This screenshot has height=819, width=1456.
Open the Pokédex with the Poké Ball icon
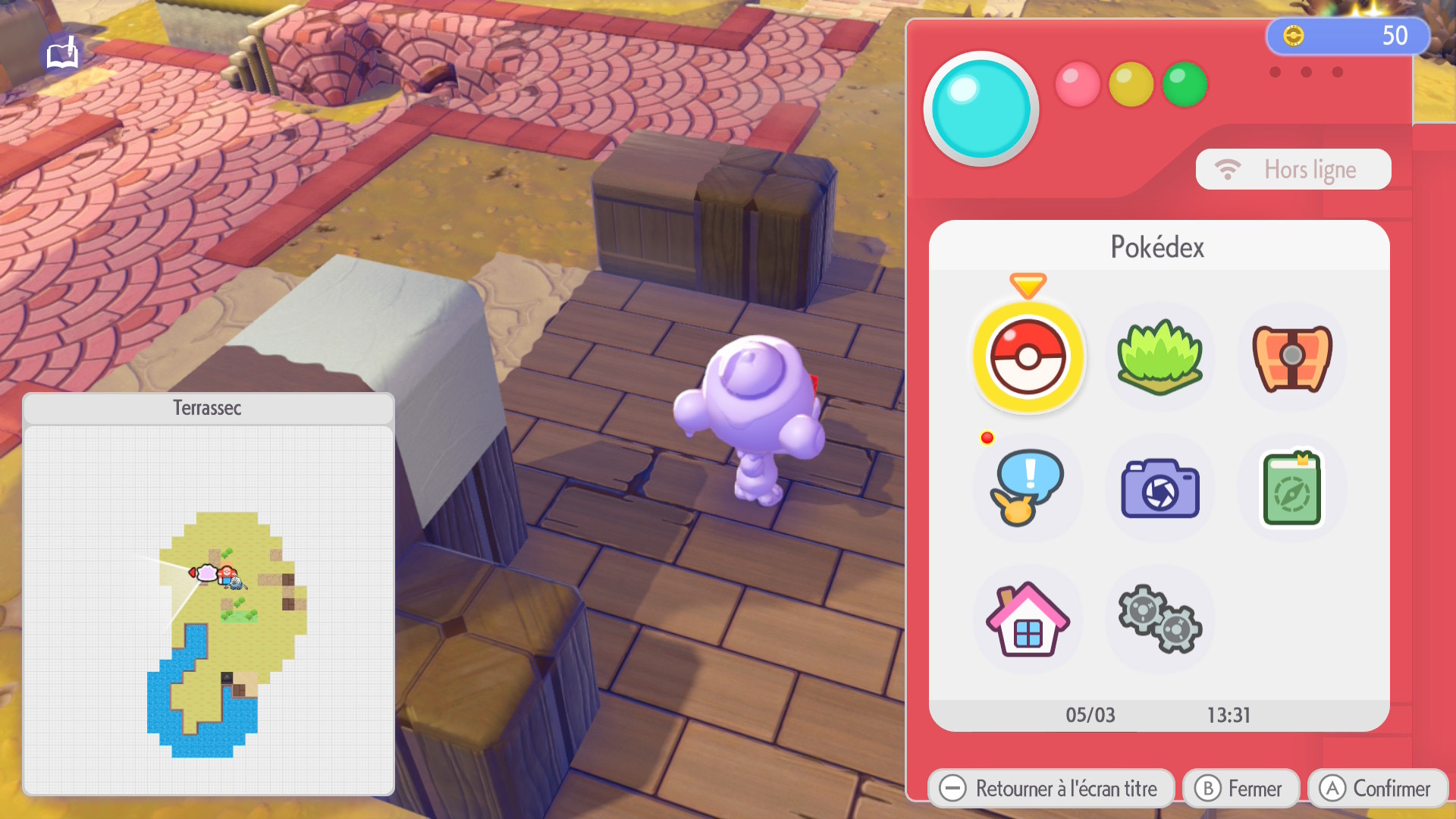coord(1028,357)
